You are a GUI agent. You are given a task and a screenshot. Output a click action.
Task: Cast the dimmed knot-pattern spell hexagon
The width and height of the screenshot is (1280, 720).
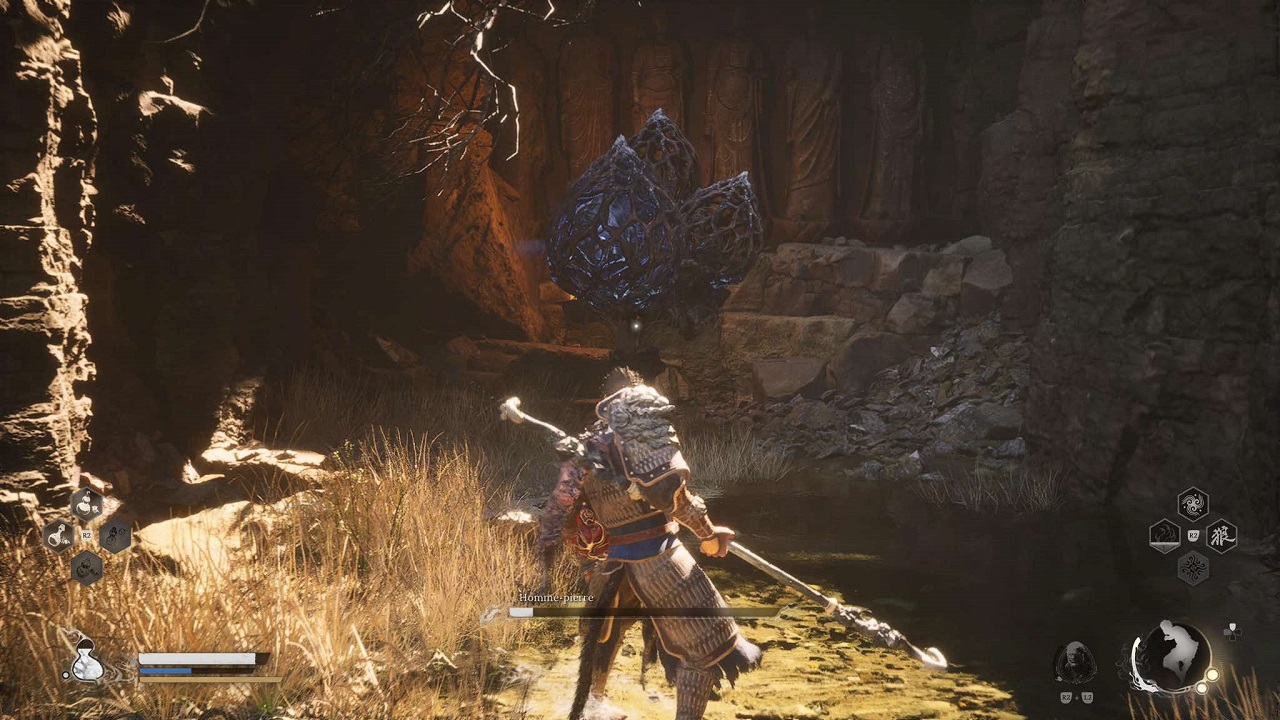[x=1193, y=568]
